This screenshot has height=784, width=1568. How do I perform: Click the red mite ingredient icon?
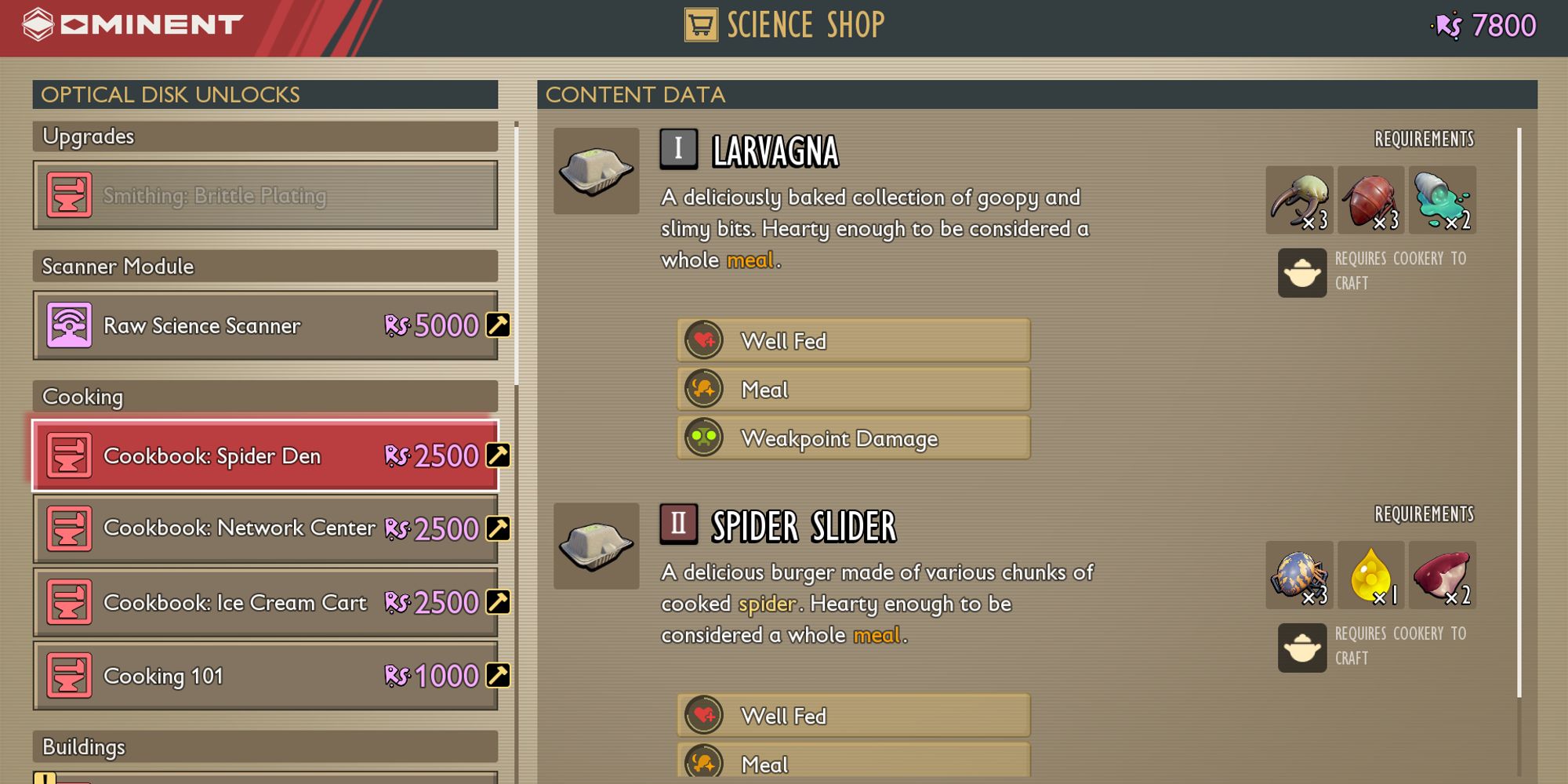coord(1370,200)
